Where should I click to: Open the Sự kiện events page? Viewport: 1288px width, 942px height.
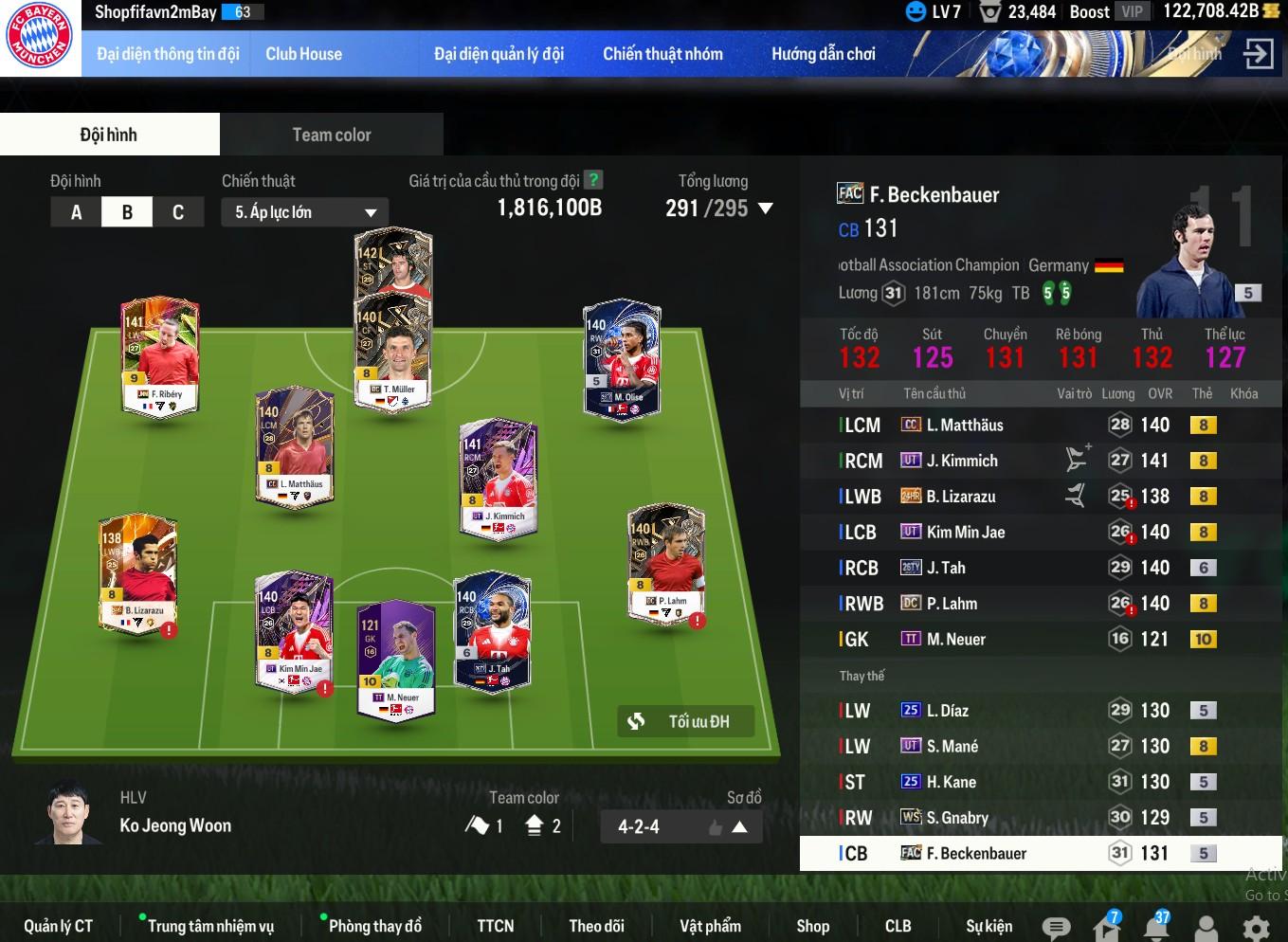click(x=989, y=926)
